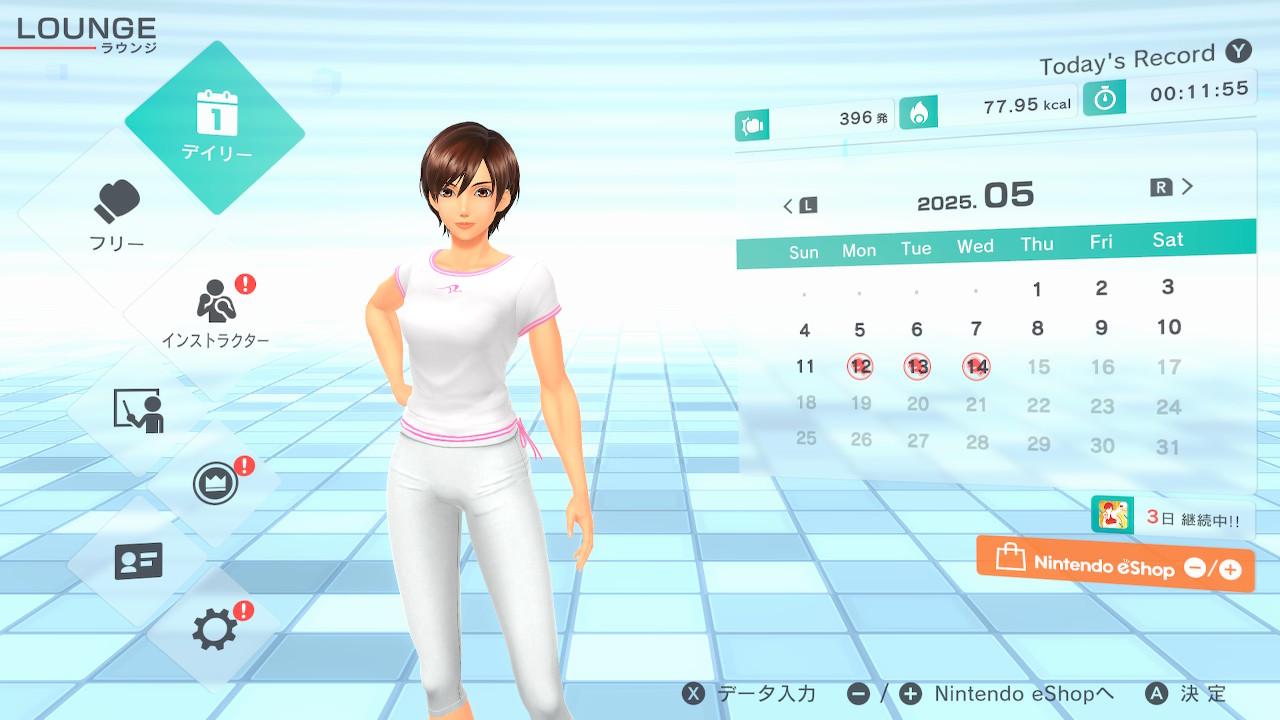Select May 1 on the calendar
The width and height of the screenshot is (1280, 720).
[1037, 290]
